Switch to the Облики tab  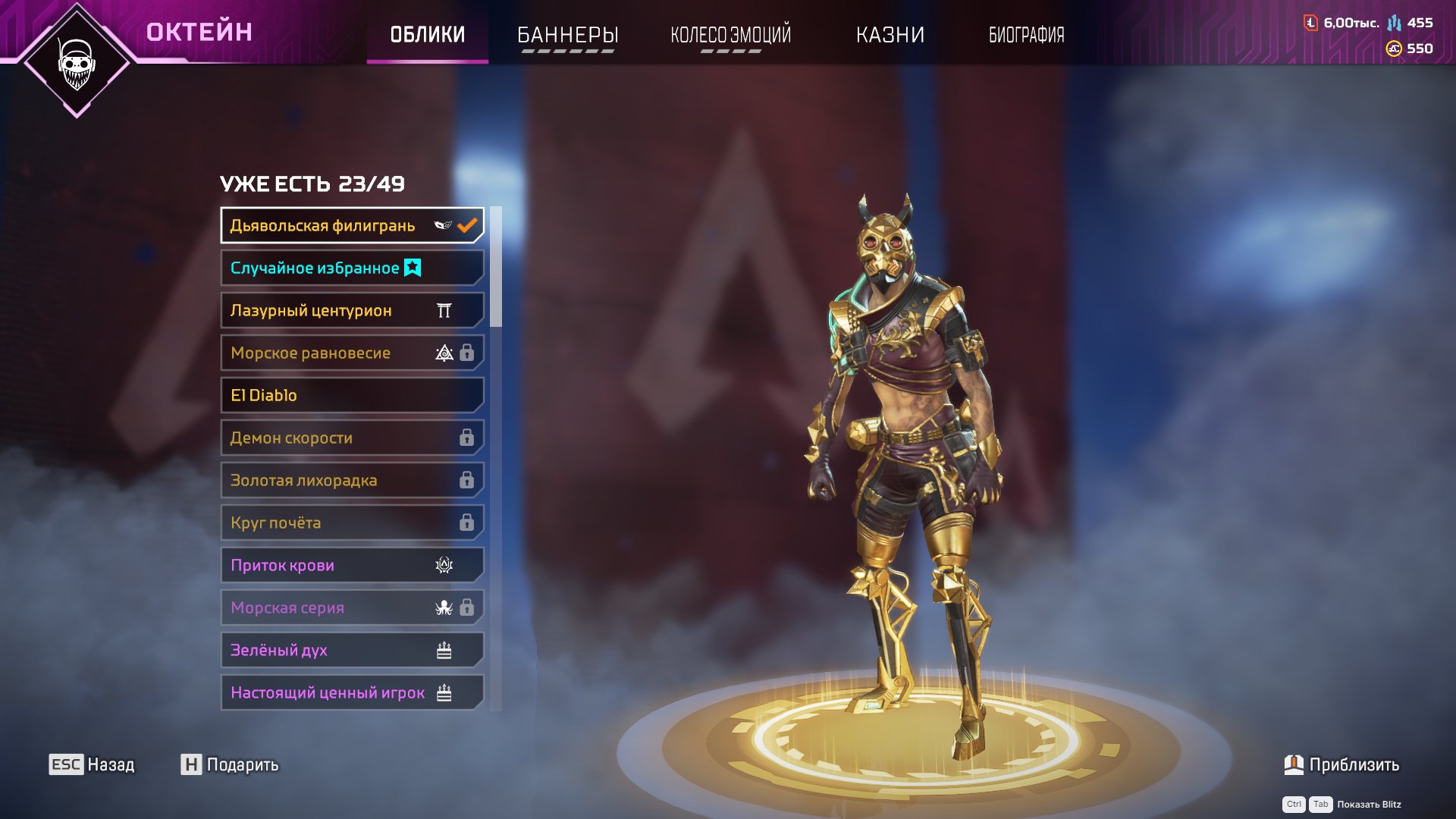click(427, 35)
